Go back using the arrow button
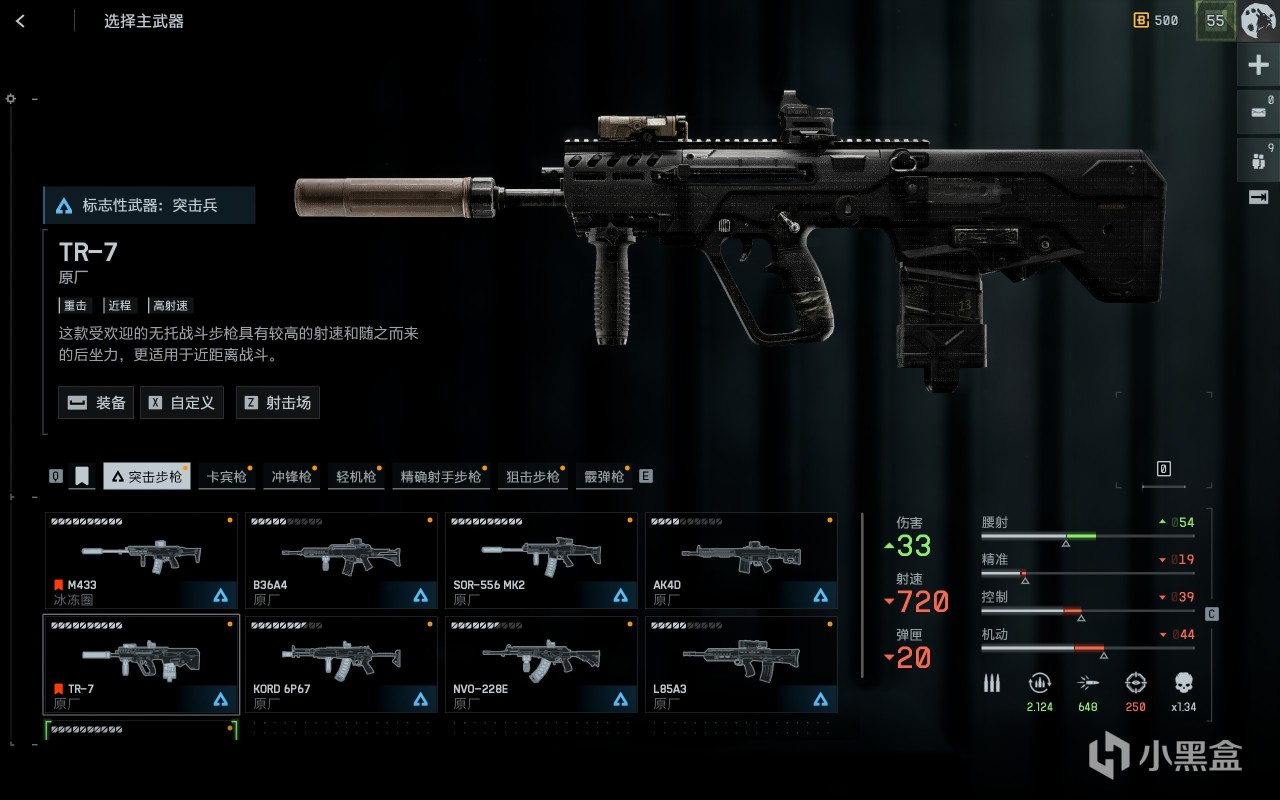The image size is (1280, 800). click(x=21, y=21)
